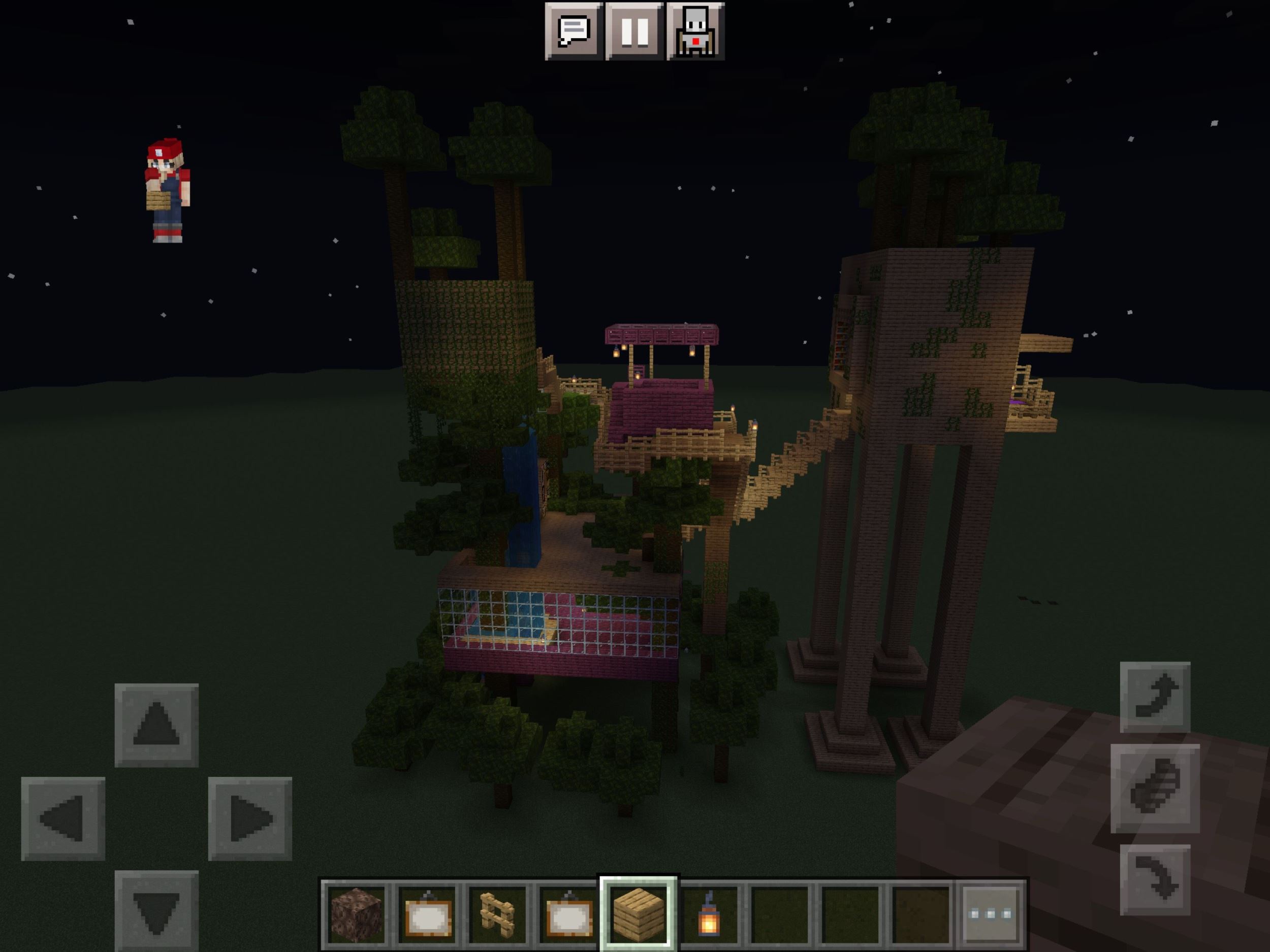Tap the middle fly control button
This screenshot has width=1270, height=952.
pos(1155,788)
